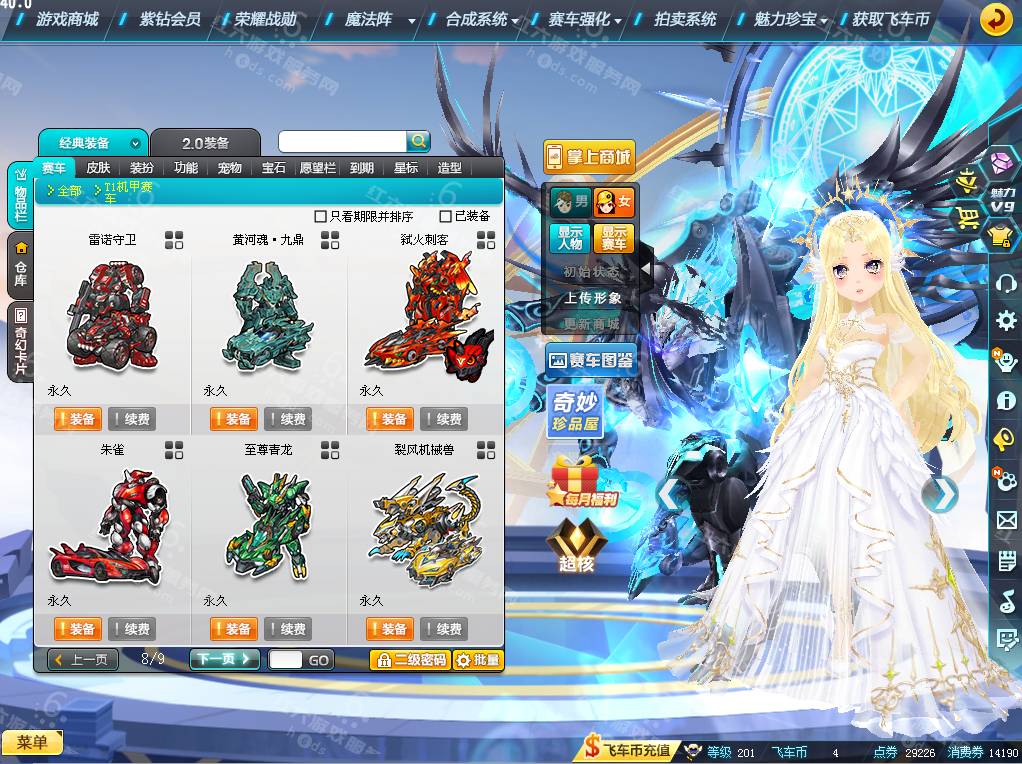Click the search magnifier button

(x=418, y=141)
